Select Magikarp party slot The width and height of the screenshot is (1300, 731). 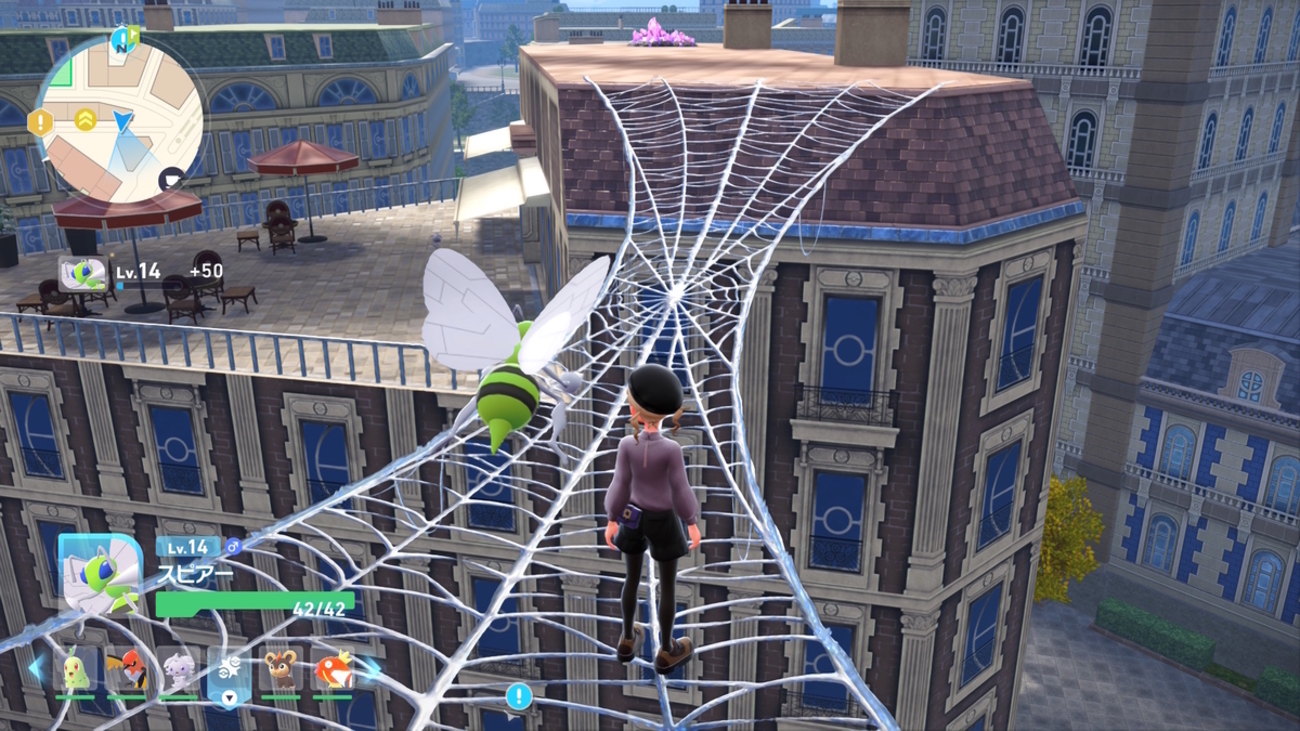pos(332,669)
